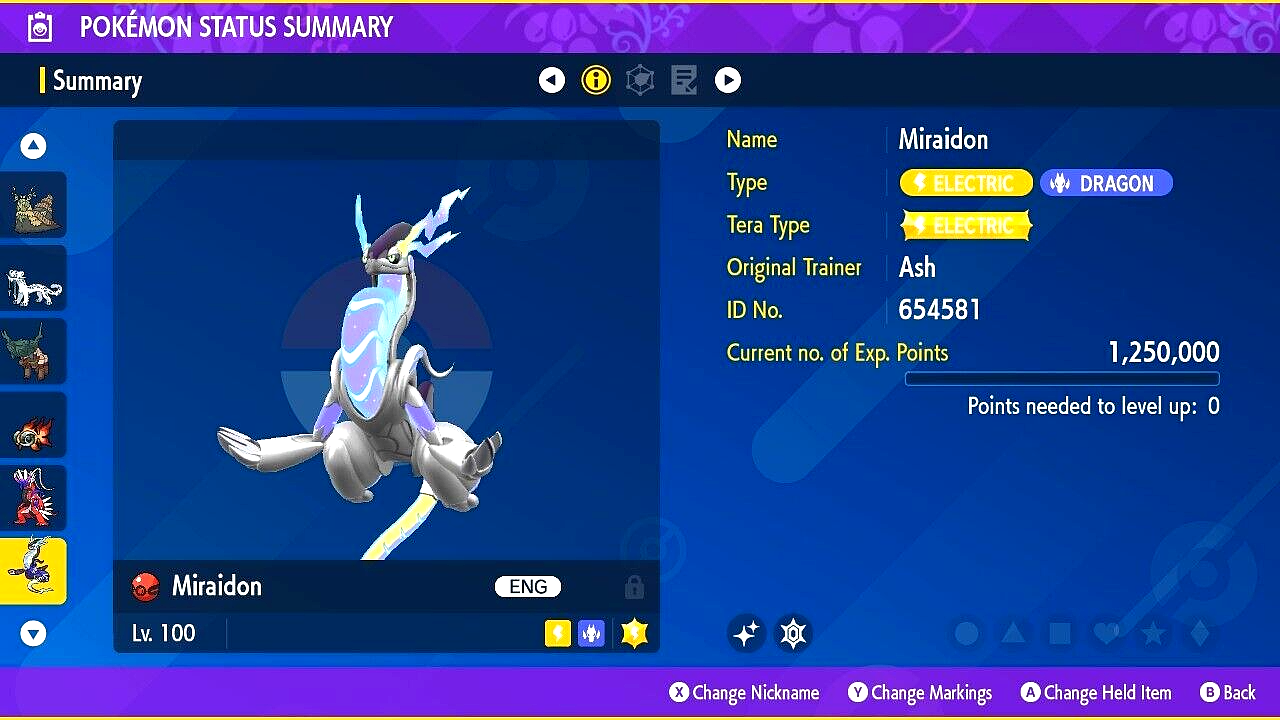Image resolution: width=1280 pixels, height=720 pixels.
Task: Switch to the Summary tab
Action: [98, 81]
